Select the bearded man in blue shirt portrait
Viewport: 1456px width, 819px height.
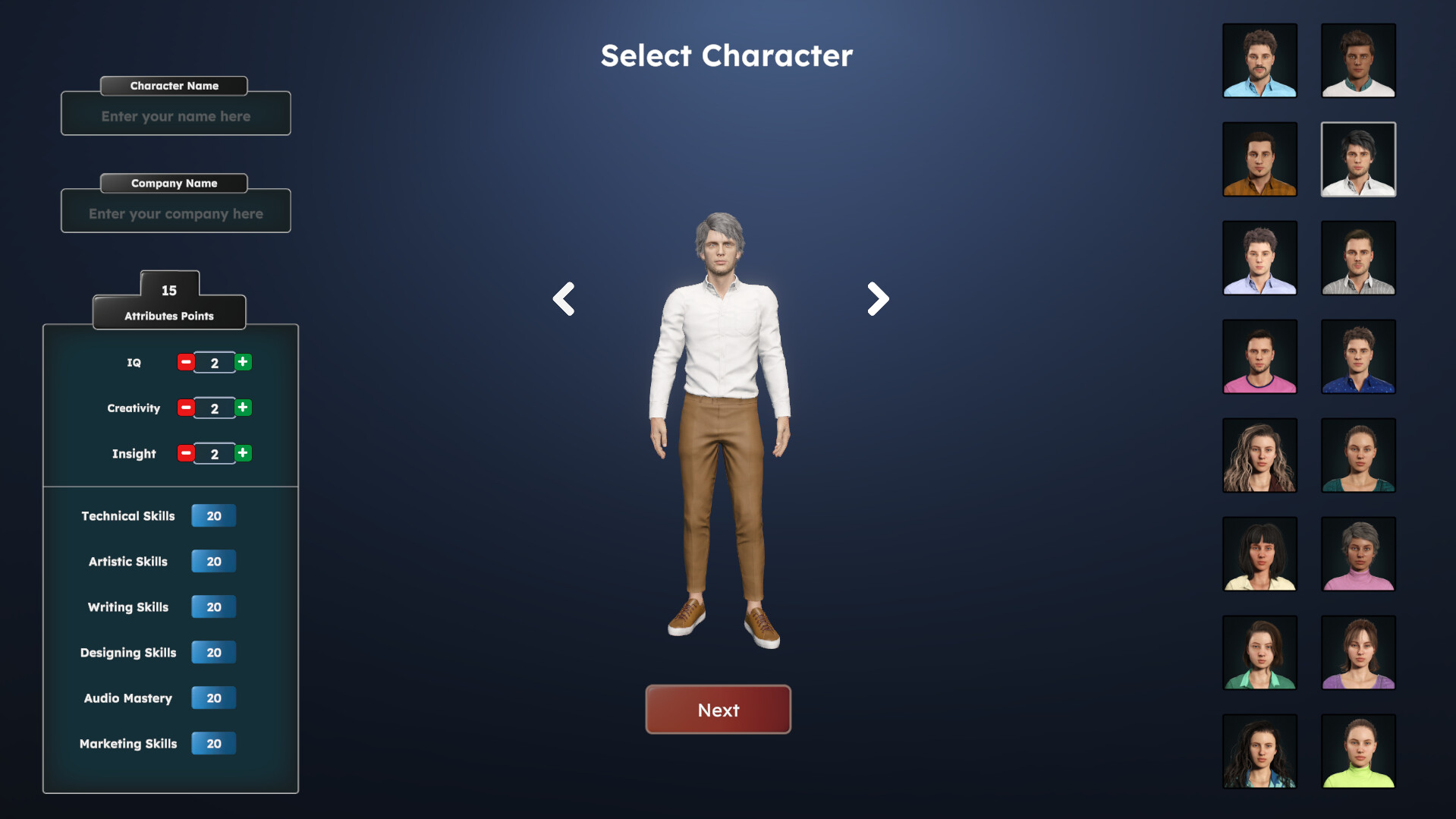tap(1259, 61)
